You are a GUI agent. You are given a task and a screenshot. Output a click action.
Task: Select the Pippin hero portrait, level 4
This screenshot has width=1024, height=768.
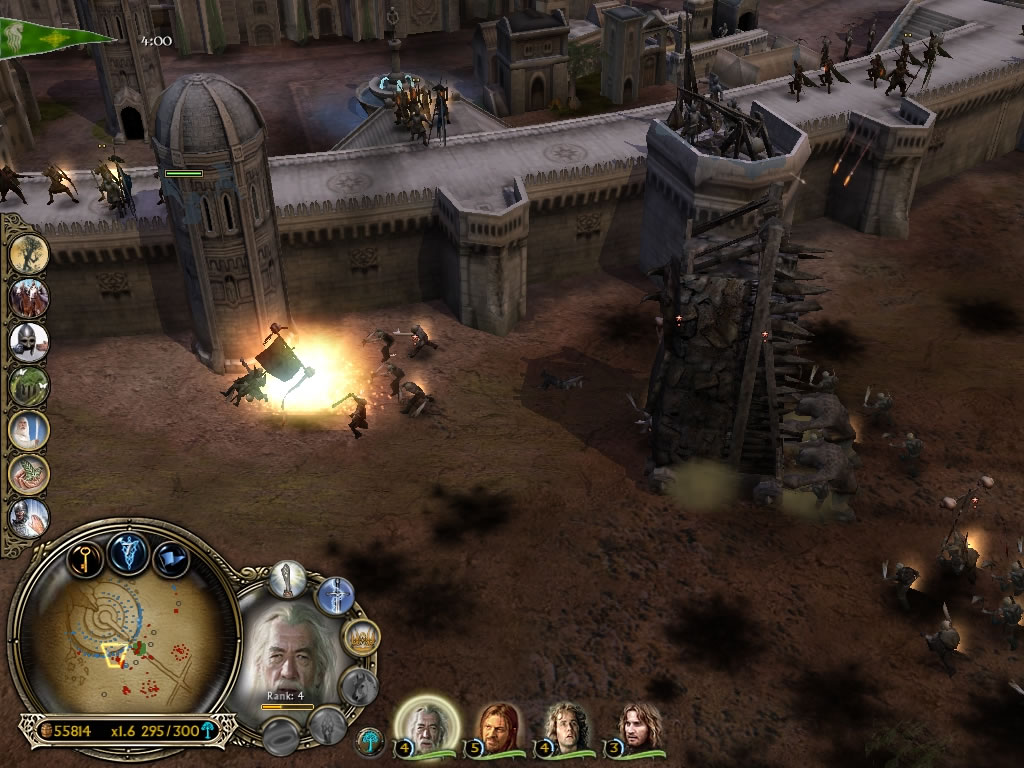pyautogui.click(x=565, y=727)
